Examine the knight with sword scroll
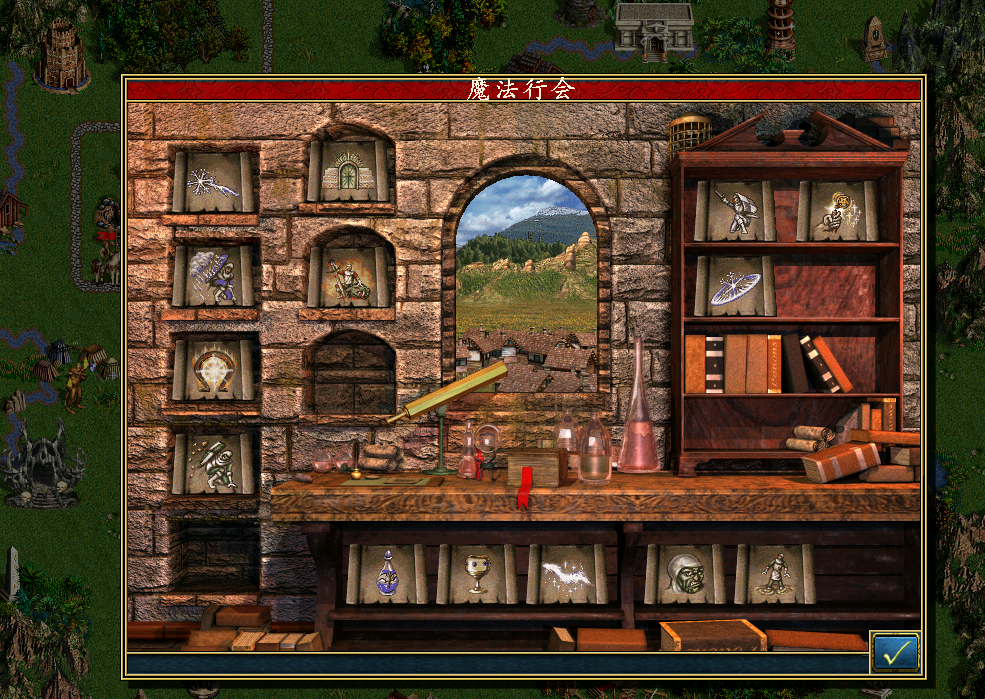This screenshot has height=699, width=985. tap(735, 211)
